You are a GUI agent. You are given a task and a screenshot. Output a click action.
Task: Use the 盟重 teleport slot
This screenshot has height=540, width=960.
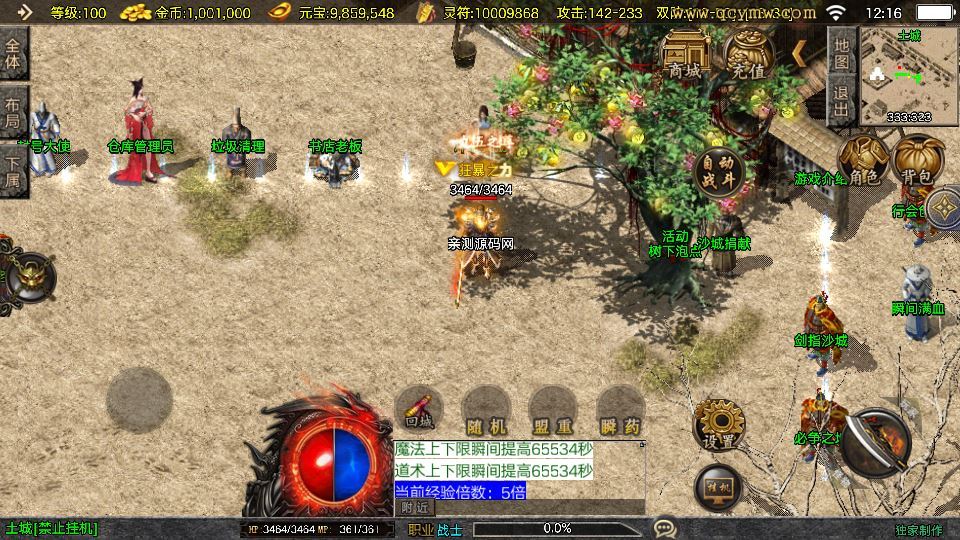(551, 411)
